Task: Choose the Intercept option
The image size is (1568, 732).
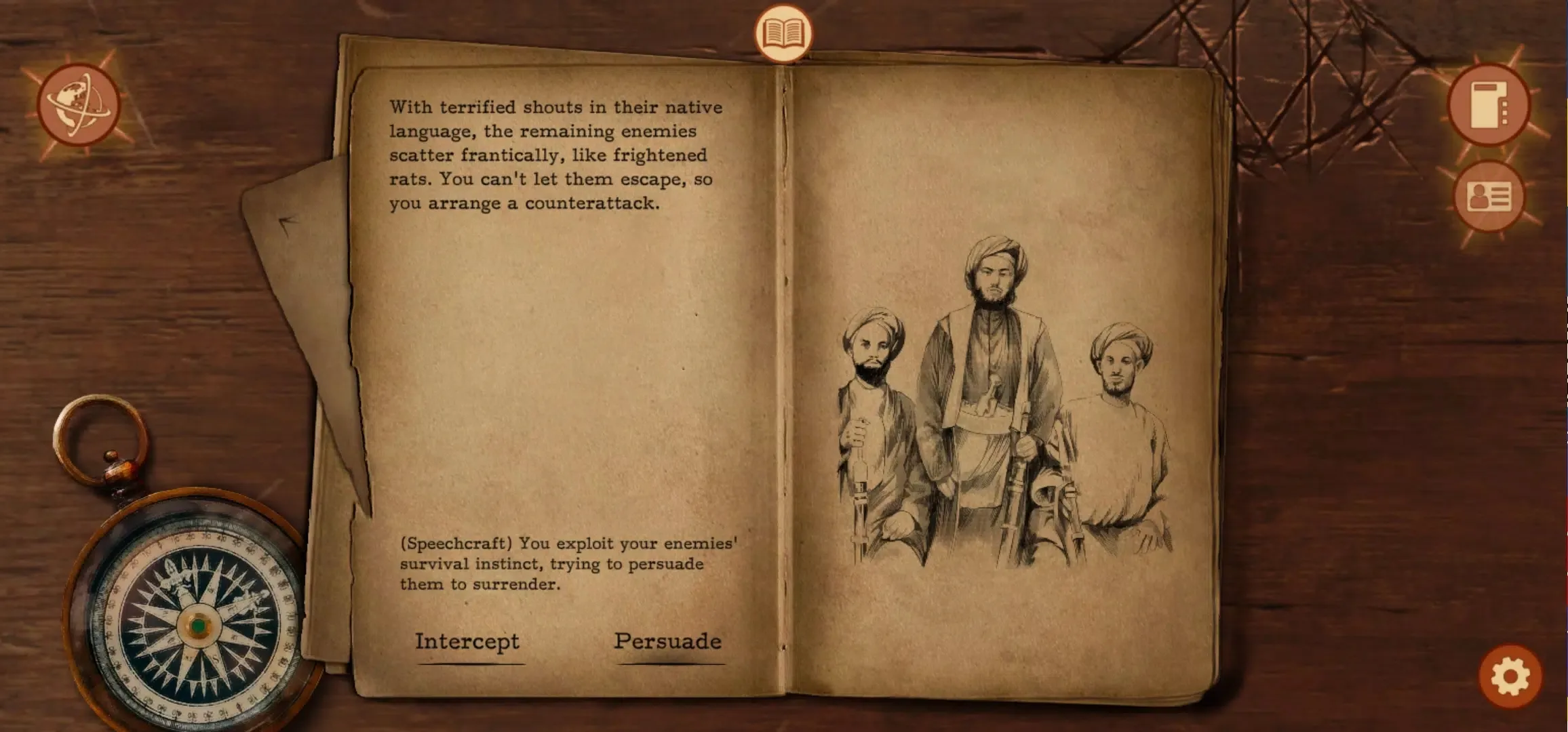Action: click(x=467, y=641)
